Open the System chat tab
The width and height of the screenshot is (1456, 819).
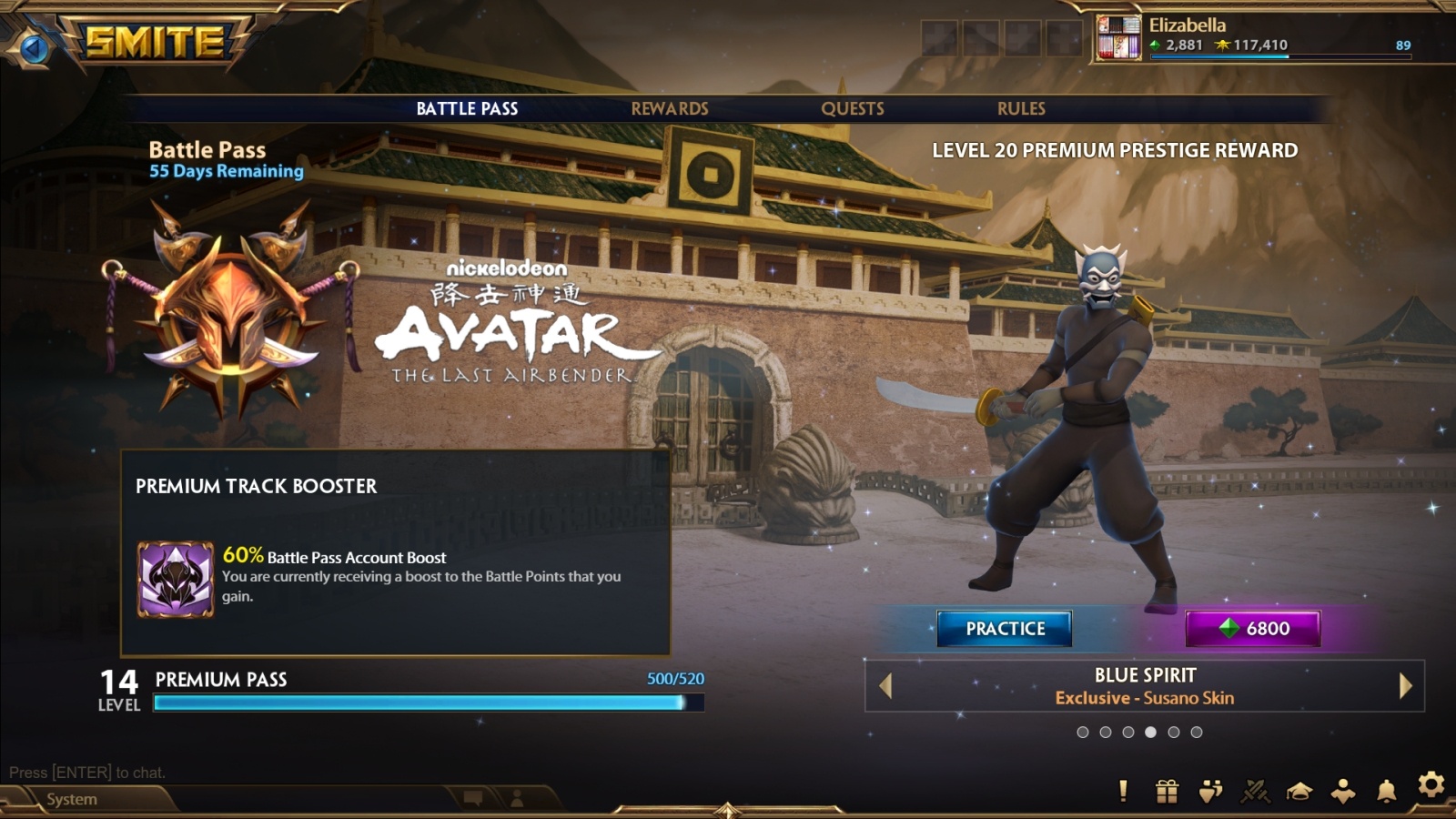(x=72, y=799)
